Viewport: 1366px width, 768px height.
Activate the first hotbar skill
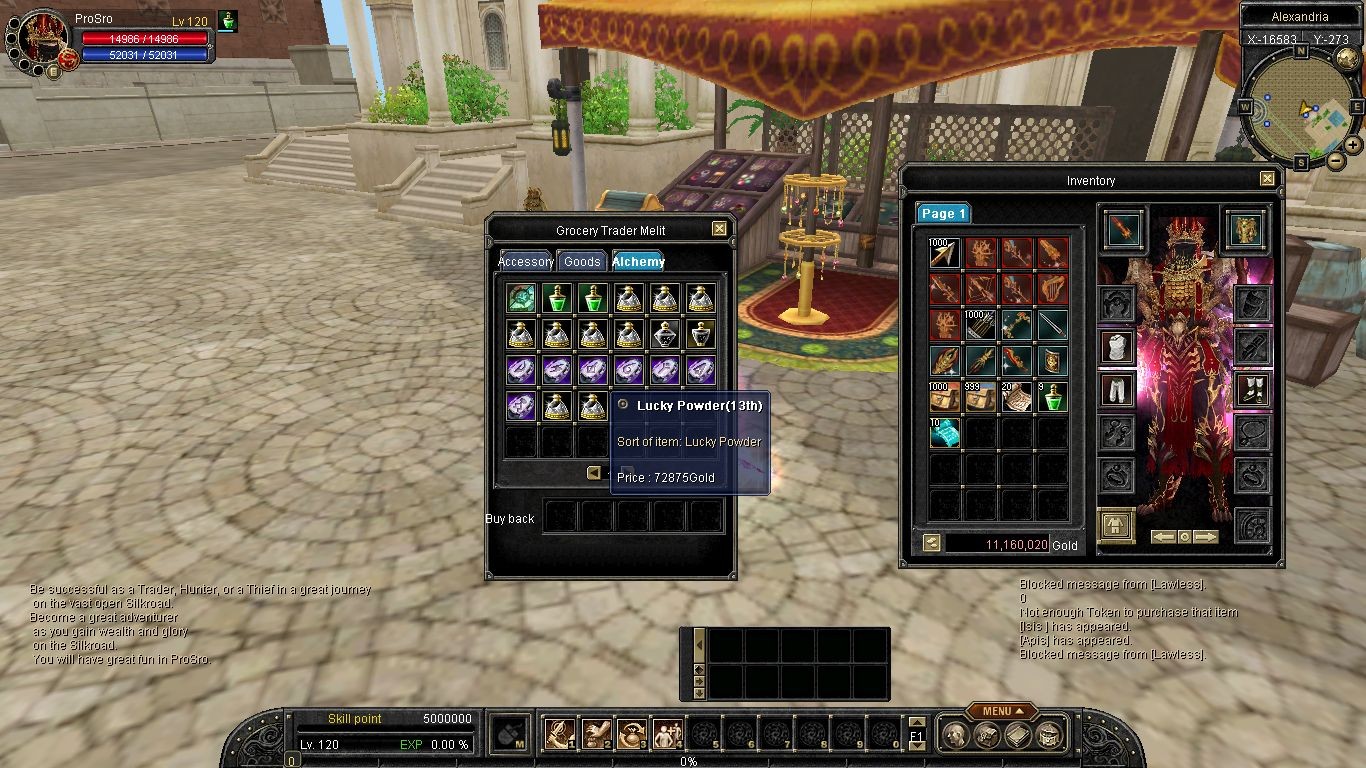558,735
